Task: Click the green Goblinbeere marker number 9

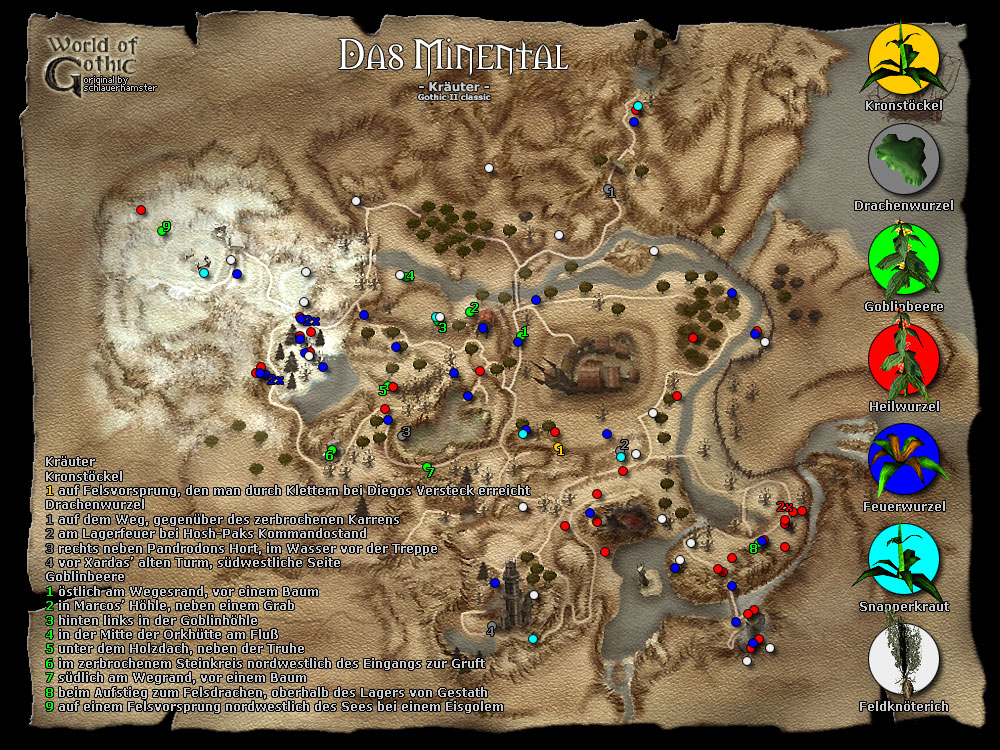Action: point(165,228)
